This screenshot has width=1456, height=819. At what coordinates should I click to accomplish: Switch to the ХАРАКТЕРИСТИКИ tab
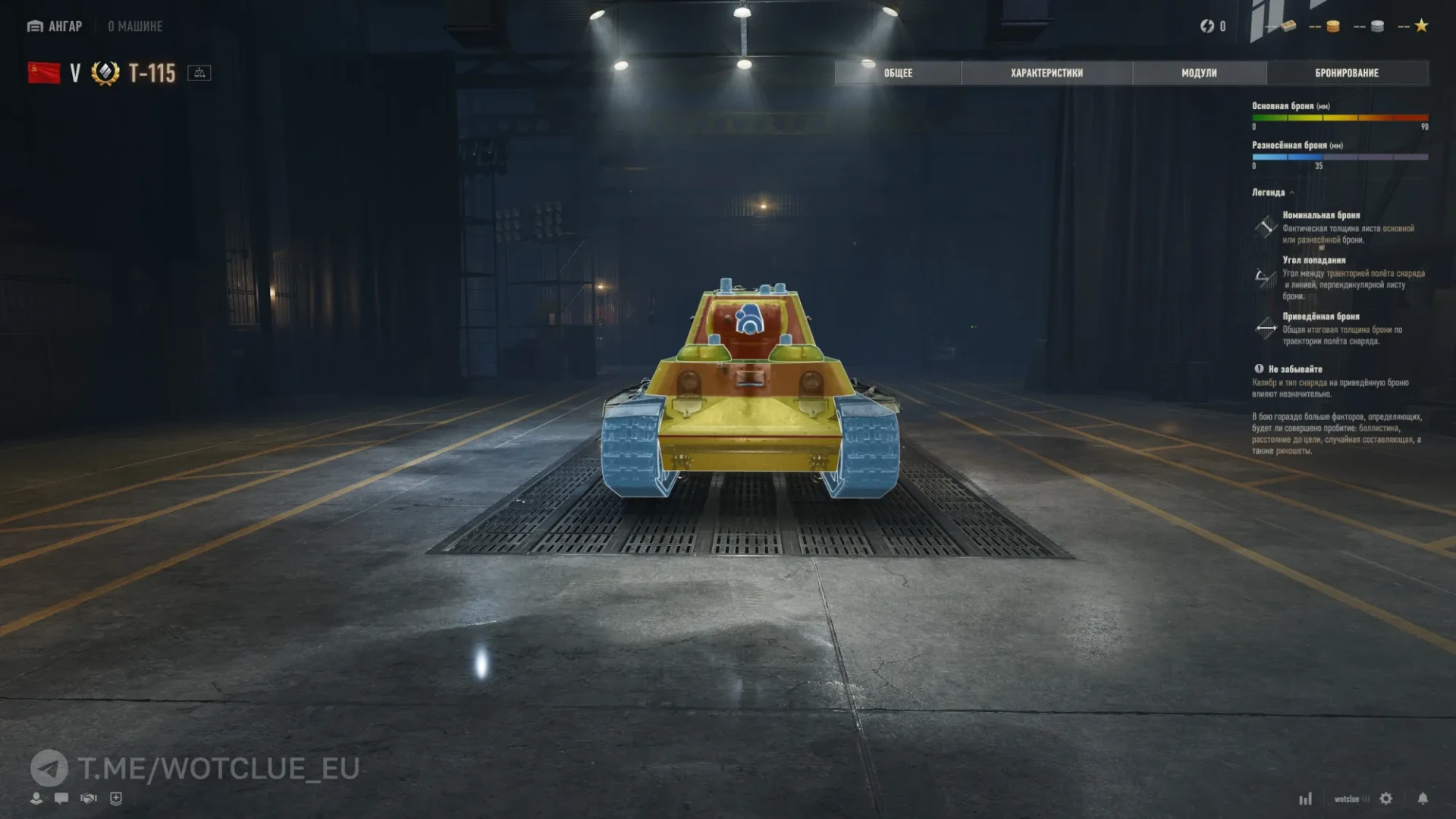pyautogui.click(x=1045, y=73)
